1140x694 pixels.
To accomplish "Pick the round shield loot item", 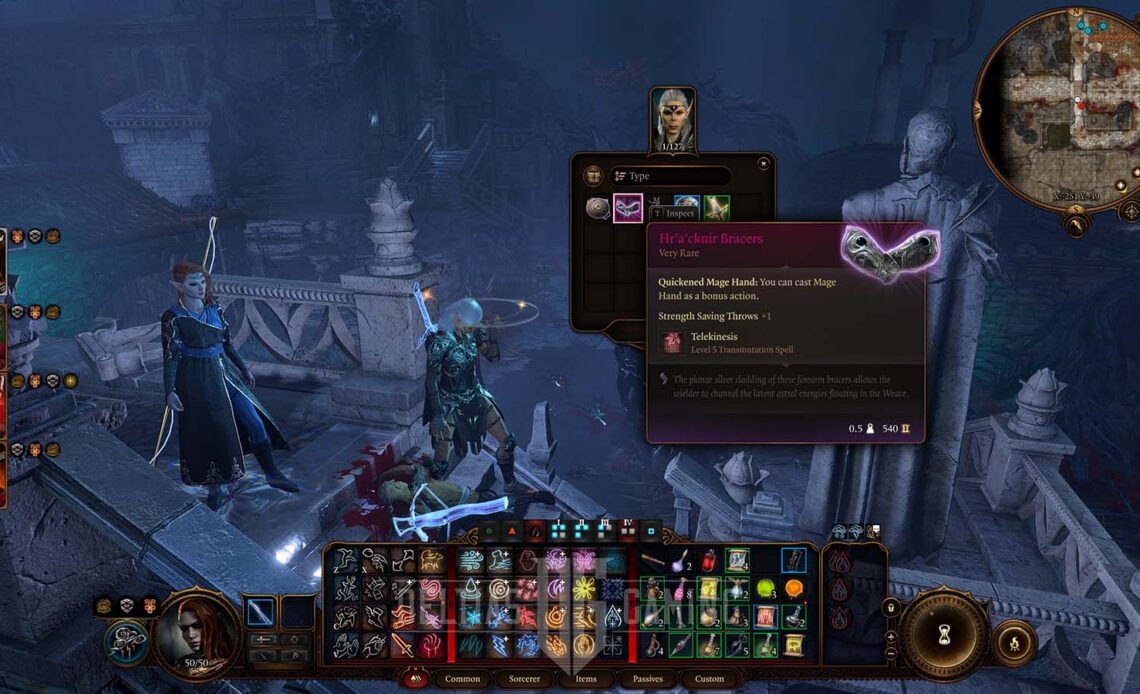I will click(x=598, y=208).
